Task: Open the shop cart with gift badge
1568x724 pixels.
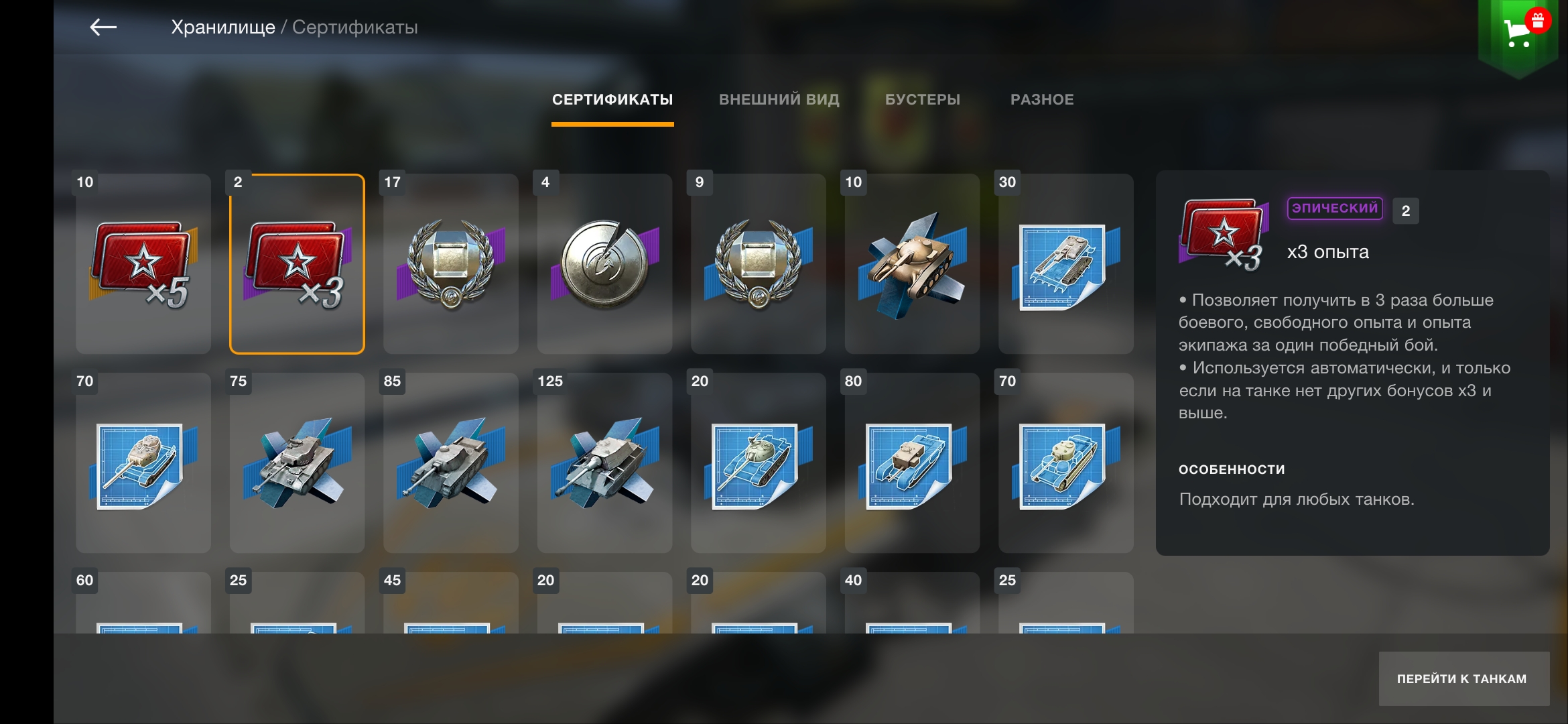Action: click(x=1519, y=32)
